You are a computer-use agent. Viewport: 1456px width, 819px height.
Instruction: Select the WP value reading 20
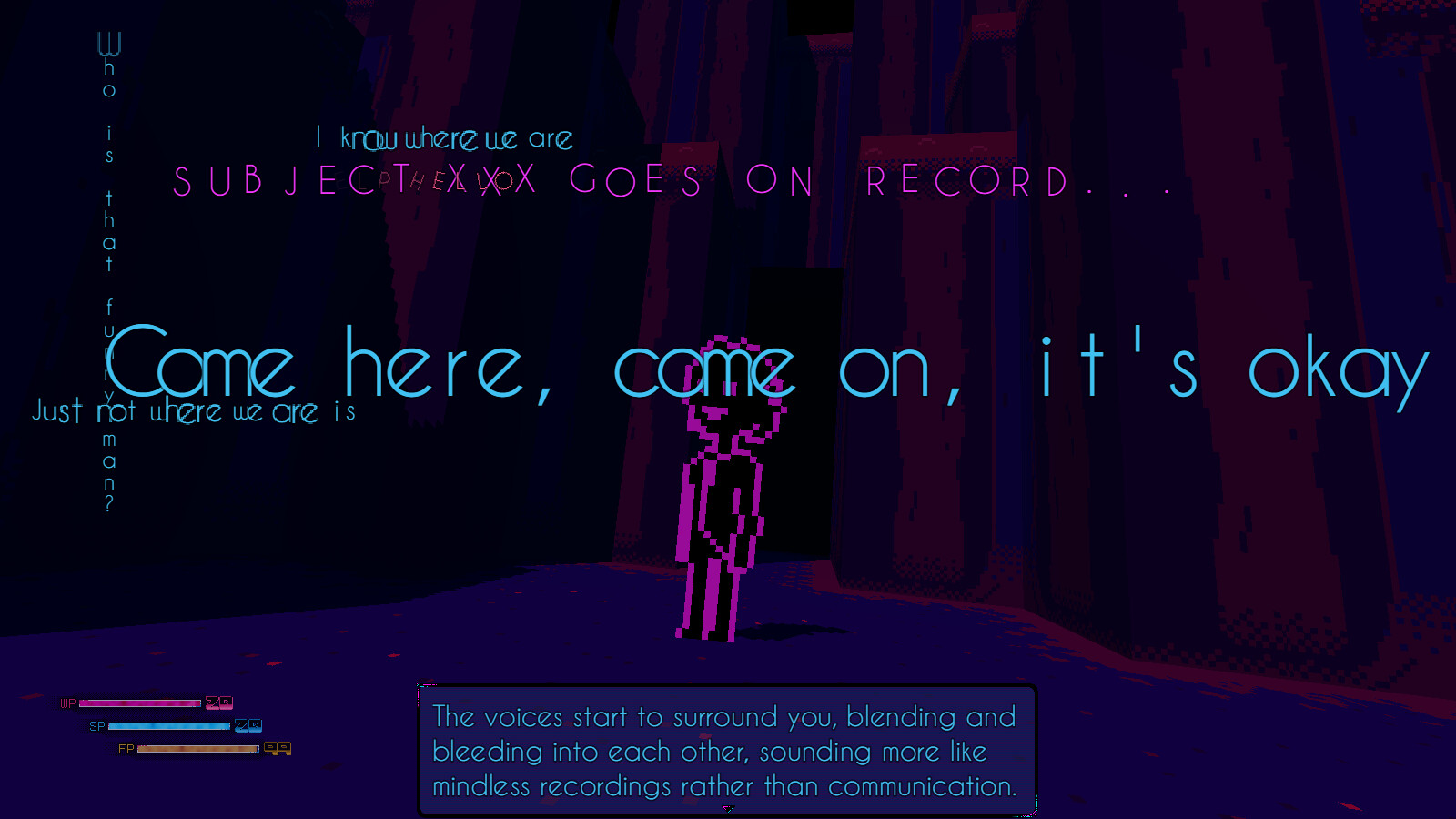(220, 703)
